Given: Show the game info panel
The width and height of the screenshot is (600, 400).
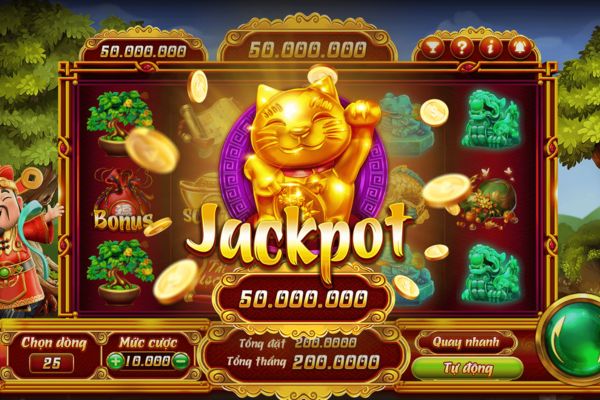Looking at the screenshot, I should 490,46.
